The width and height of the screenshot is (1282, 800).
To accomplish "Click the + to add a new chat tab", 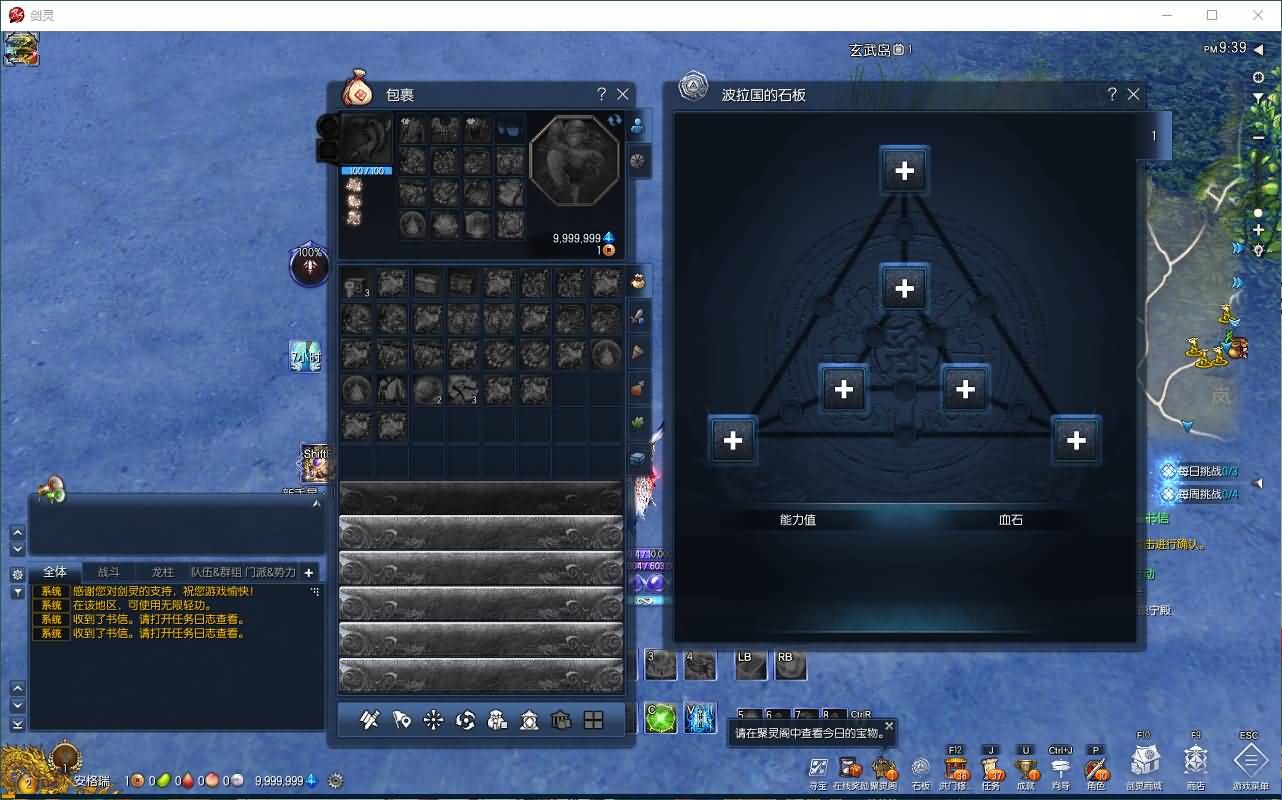I will click(x=307, y=573).
